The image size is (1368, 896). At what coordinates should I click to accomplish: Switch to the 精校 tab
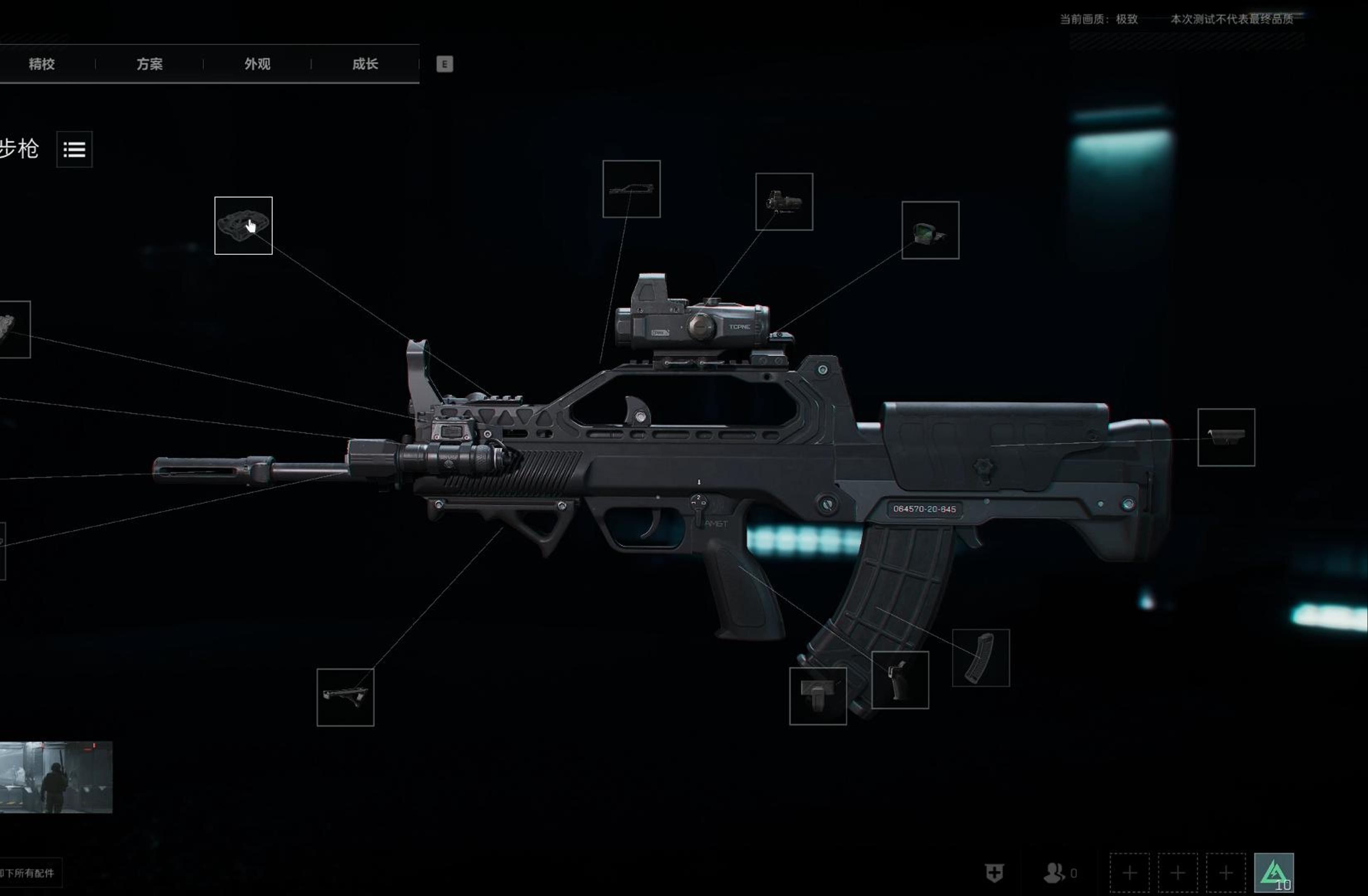tap(42, 64)
